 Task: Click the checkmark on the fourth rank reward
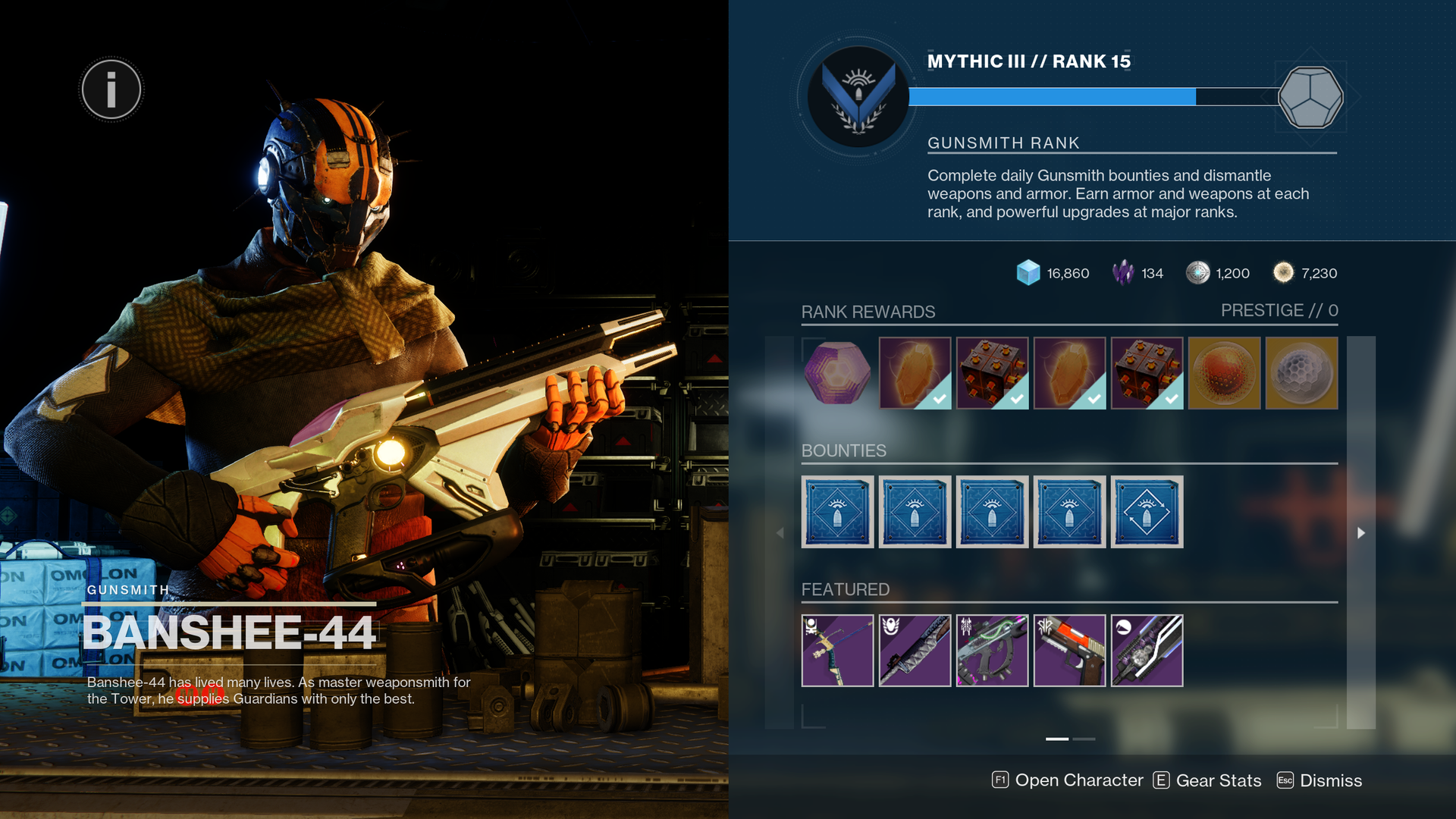pyautogui.click(x=1093, y=396)
